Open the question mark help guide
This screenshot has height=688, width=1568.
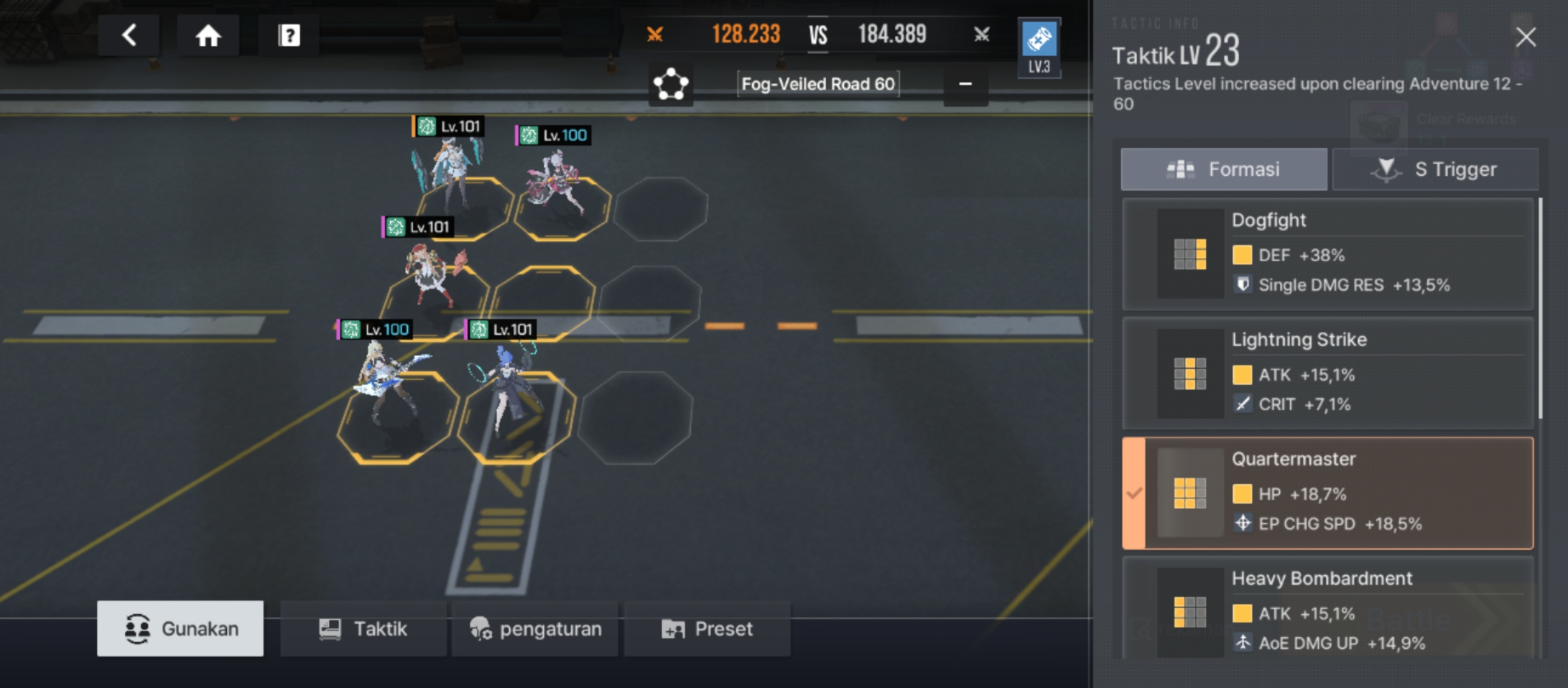tap(289, 36)
